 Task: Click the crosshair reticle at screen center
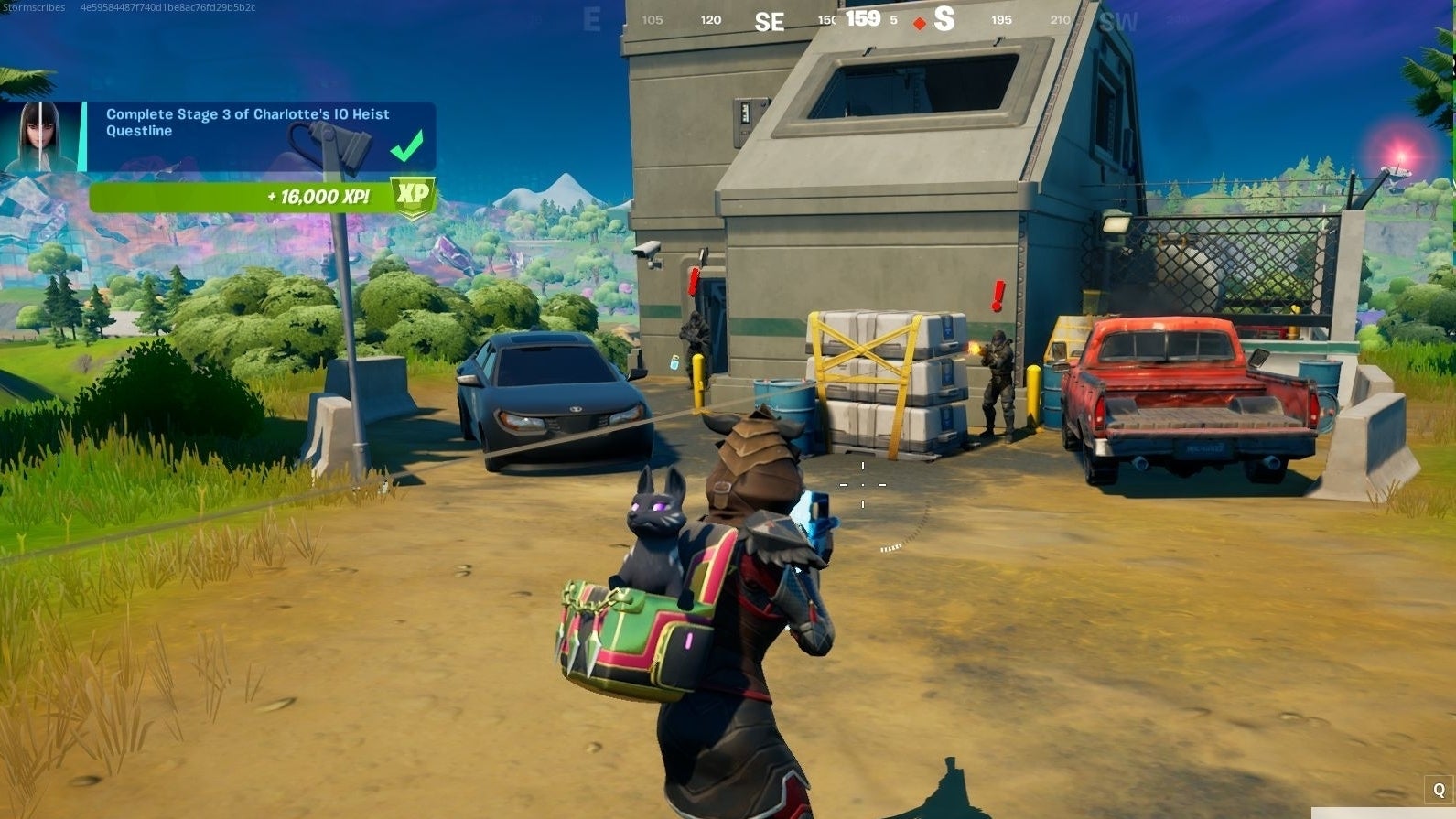[863, 485]
